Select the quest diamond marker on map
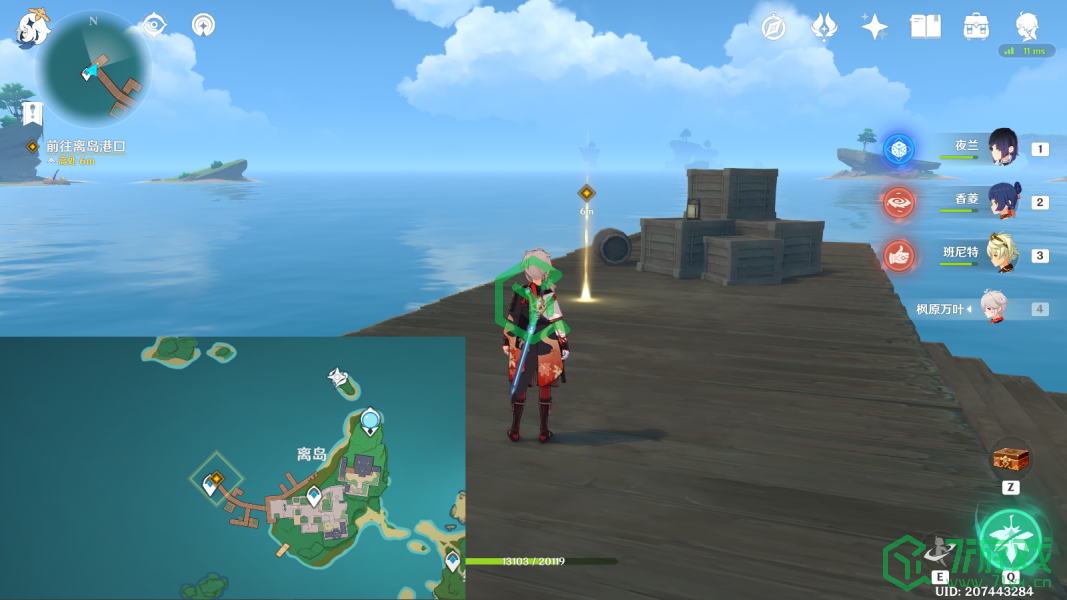Viewport: 1067px width, 600px height. coord(215,478)
